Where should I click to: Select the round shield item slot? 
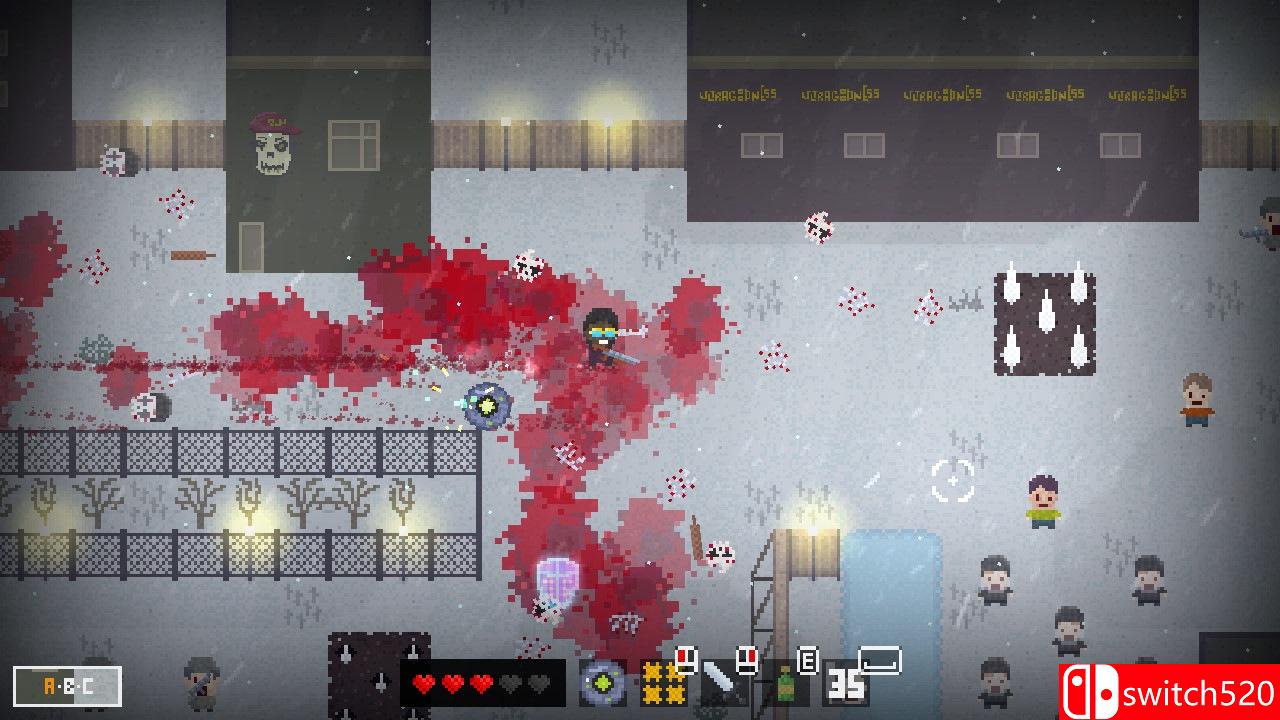[x=603, y=684]
